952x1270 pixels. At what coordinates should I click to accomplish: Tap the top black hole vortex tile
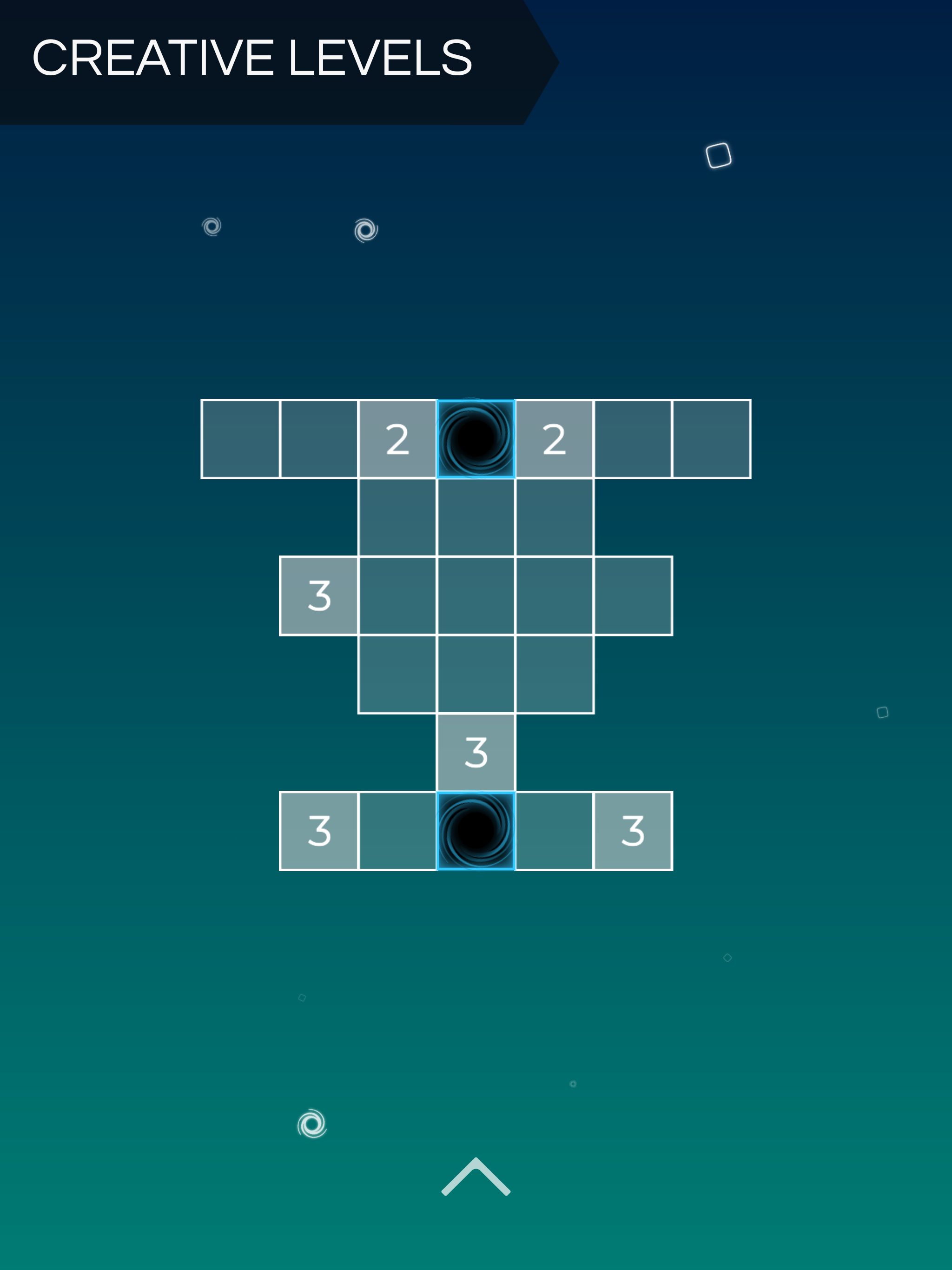click(476, 438)
